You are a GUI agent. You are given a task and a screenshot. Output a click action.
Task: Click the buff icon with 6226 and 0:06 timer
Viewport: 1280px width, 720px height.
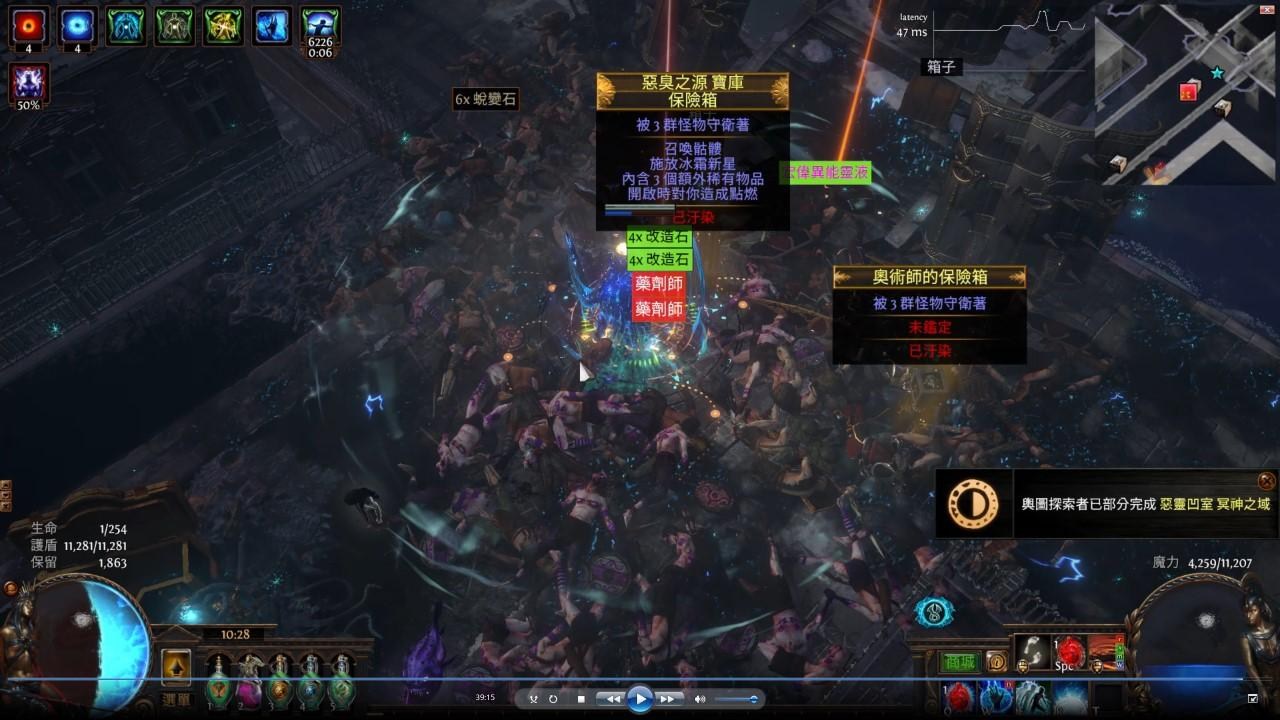323,28
